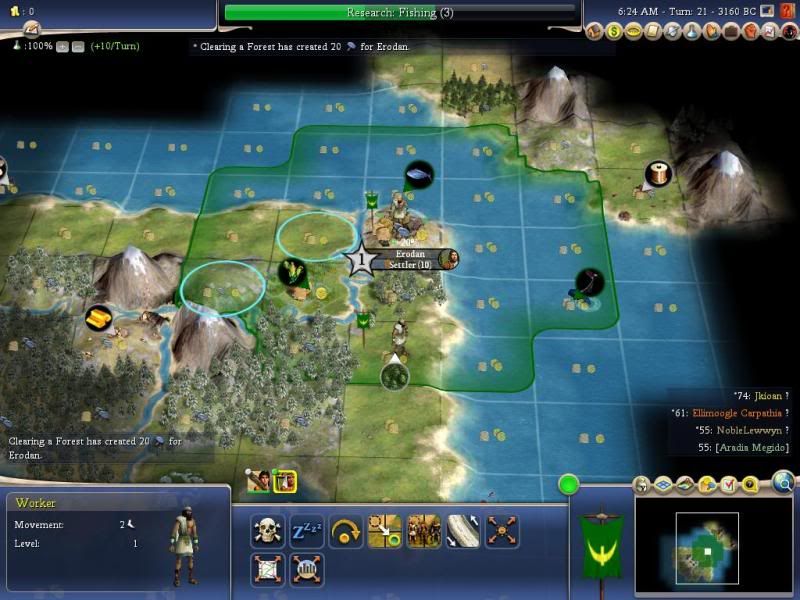Activate the go-to move command

[385, 530]
